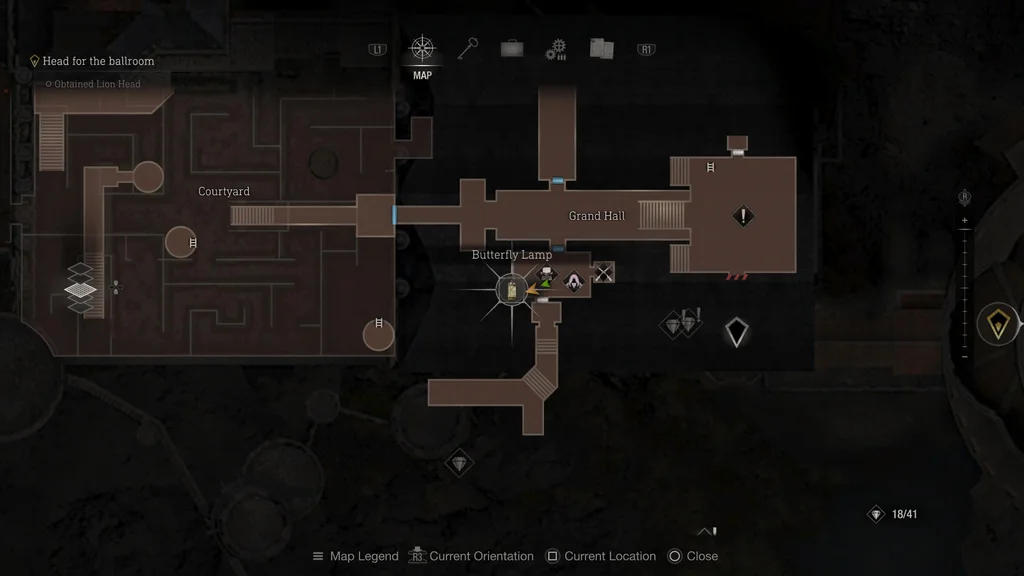Click the crossed swords marker
Viewport: 1024px width, 576px height.
pos(603,272)
